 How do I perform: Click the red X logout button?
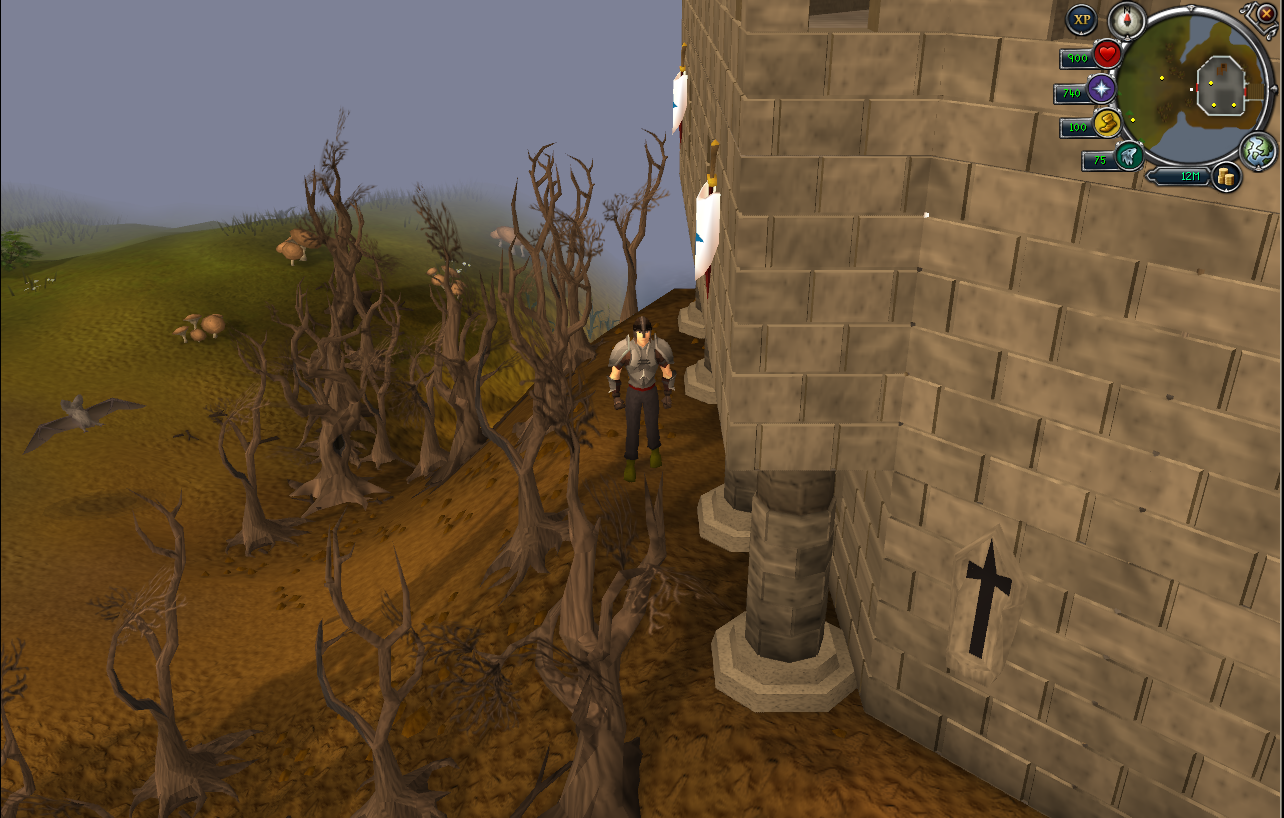point(1266,13)
